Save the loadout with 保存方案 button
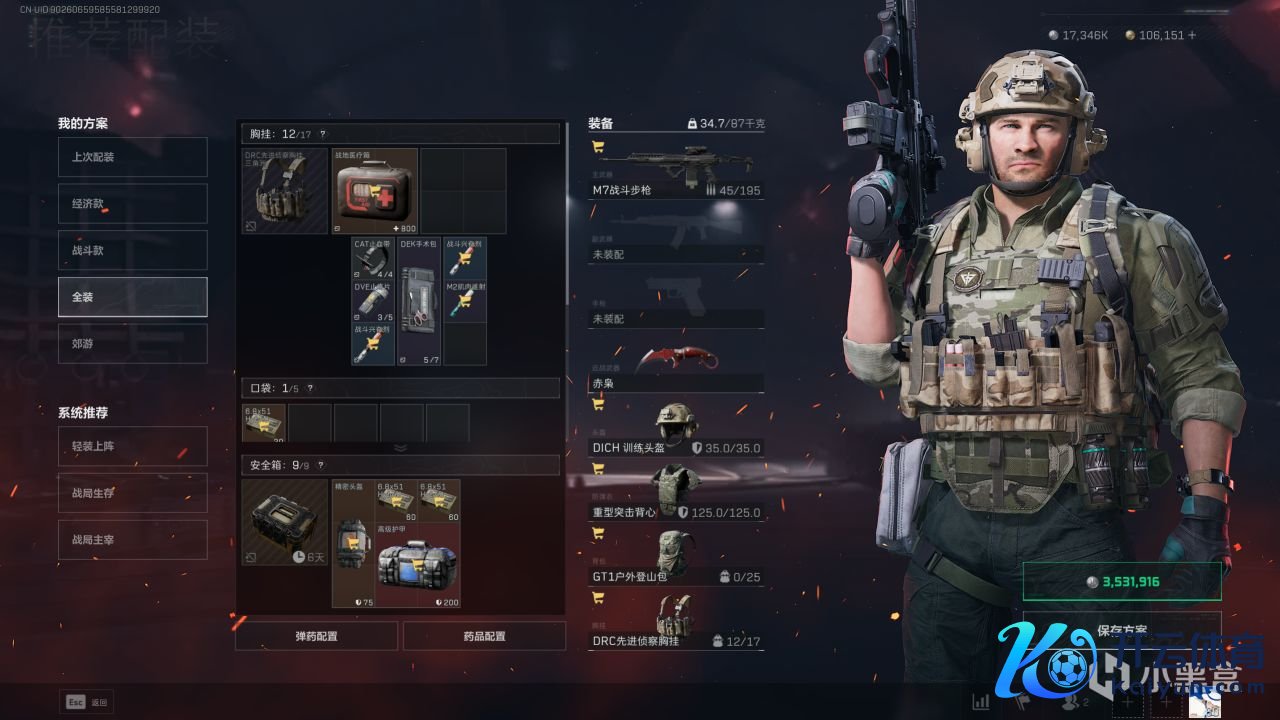 pos(1121,630)
